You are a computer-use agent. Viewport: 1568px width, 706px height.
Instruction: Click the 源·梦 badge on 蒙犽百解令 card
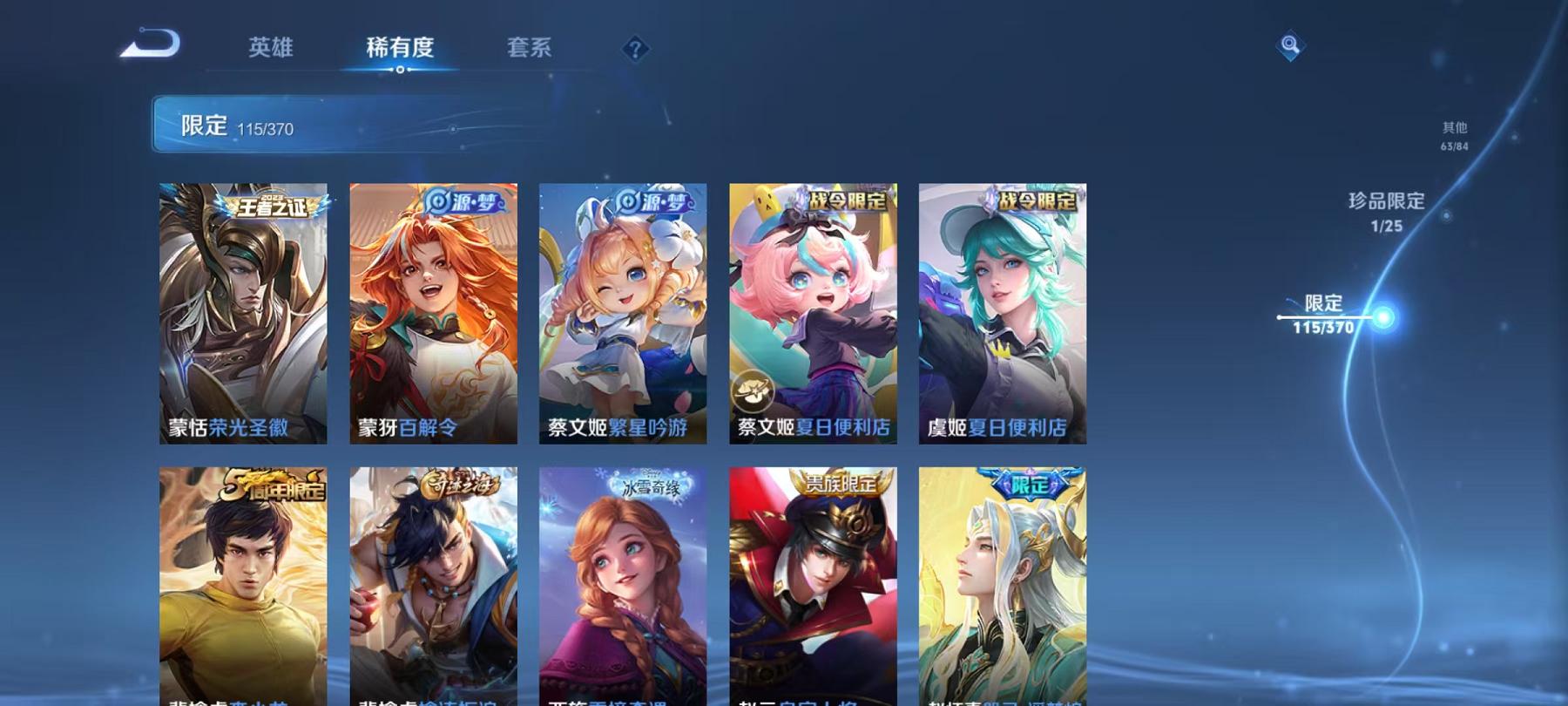pos(465,201)
